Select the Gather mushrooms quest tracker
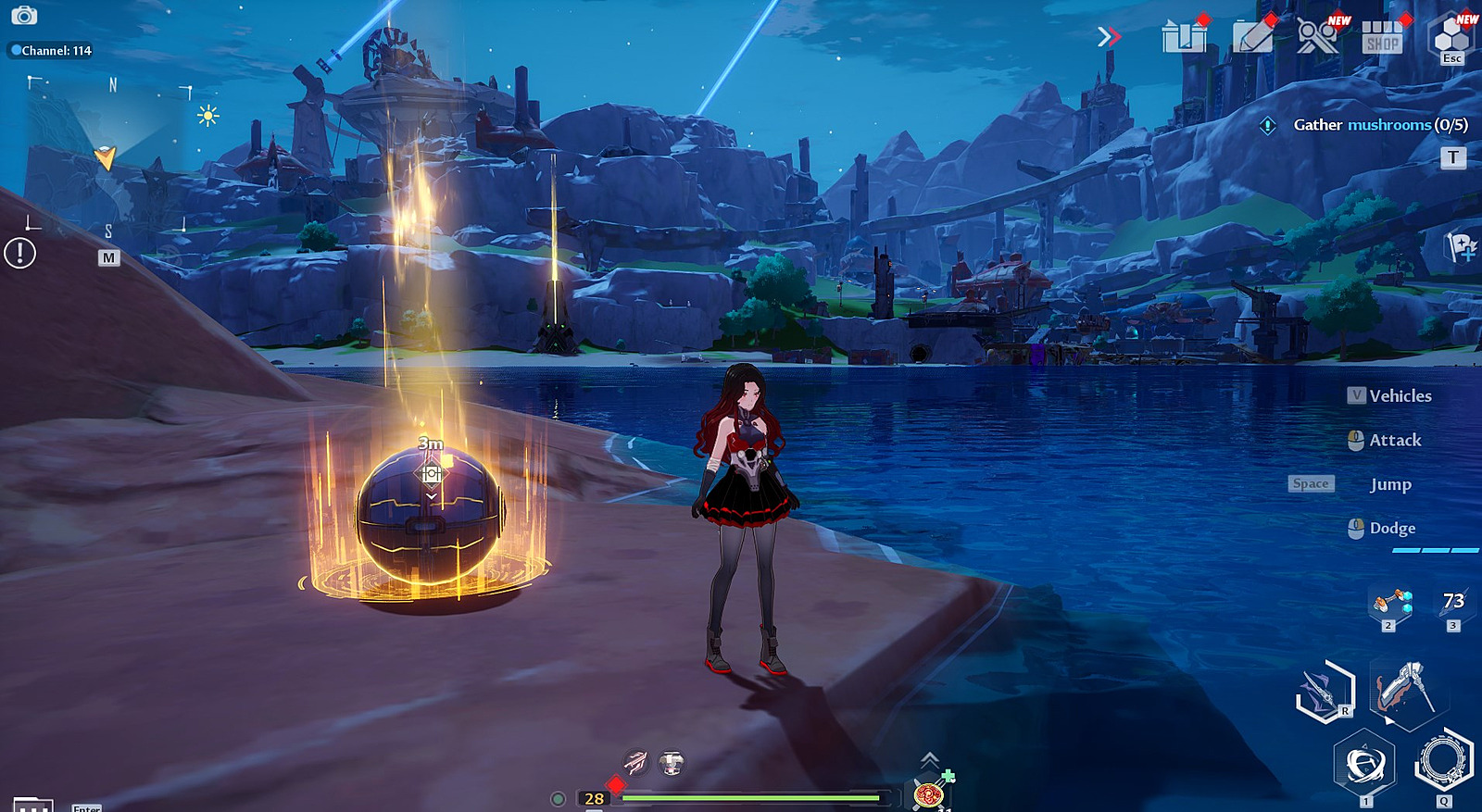 [x=1379, y=125]
